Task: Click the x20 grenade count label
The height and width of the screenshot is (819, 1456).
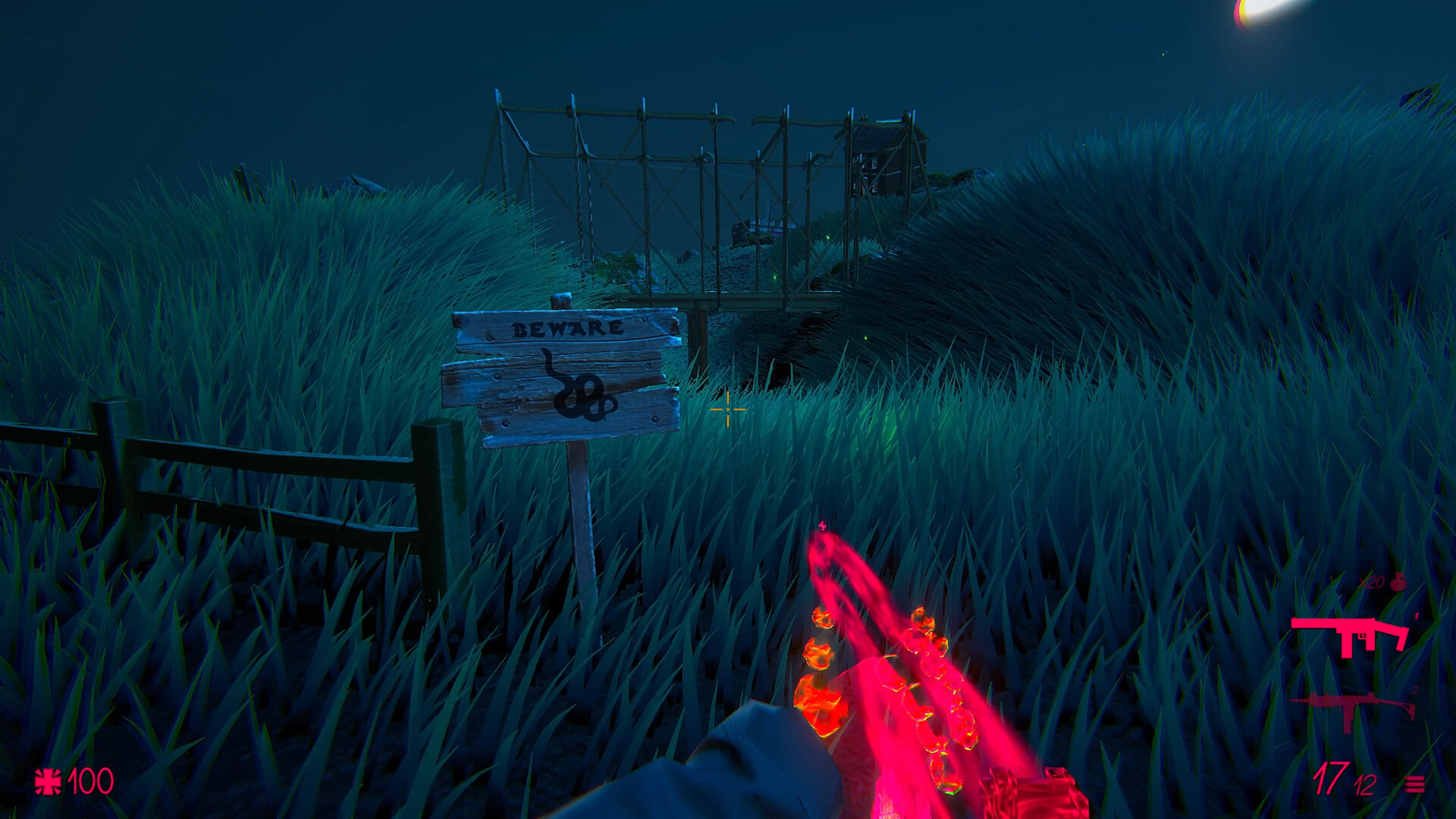Action: [x=1371, y=582]
